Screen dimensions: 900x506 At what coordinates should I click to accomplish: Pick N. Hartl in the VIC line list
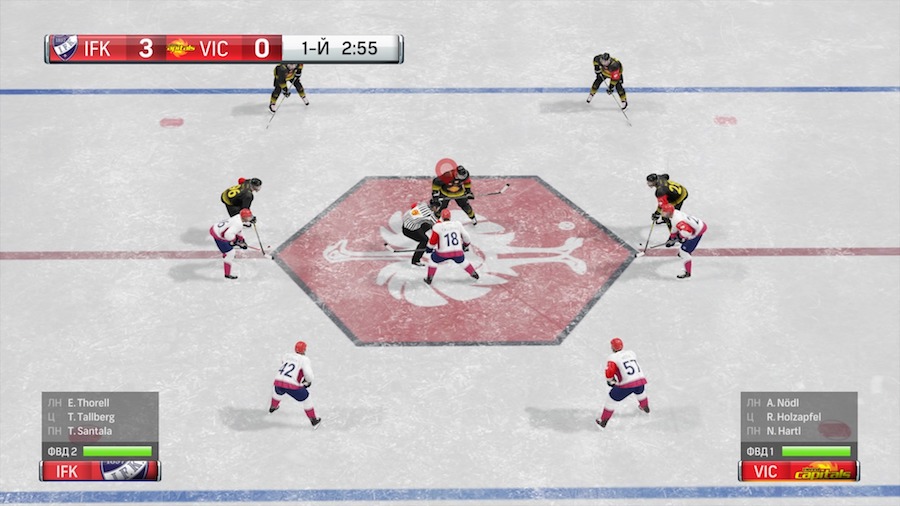(x=785, y=431)
